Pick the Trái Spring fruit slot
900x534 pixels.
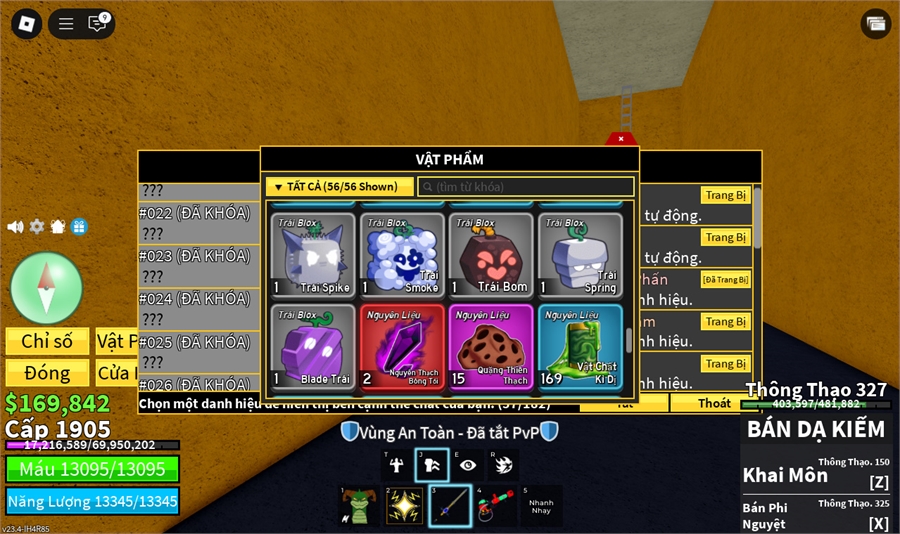coord(580,255)
